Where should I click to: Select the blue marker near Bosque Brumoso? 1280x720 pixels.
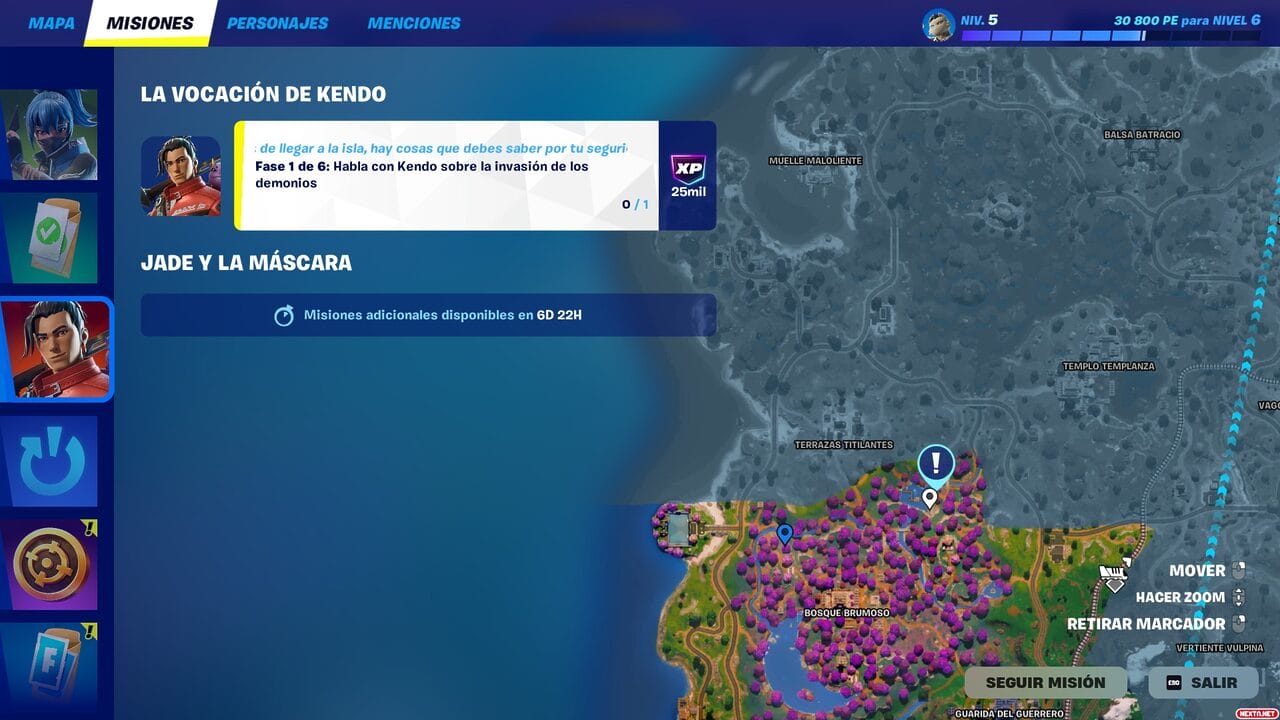pyautogui.click(x=786, y=535)
